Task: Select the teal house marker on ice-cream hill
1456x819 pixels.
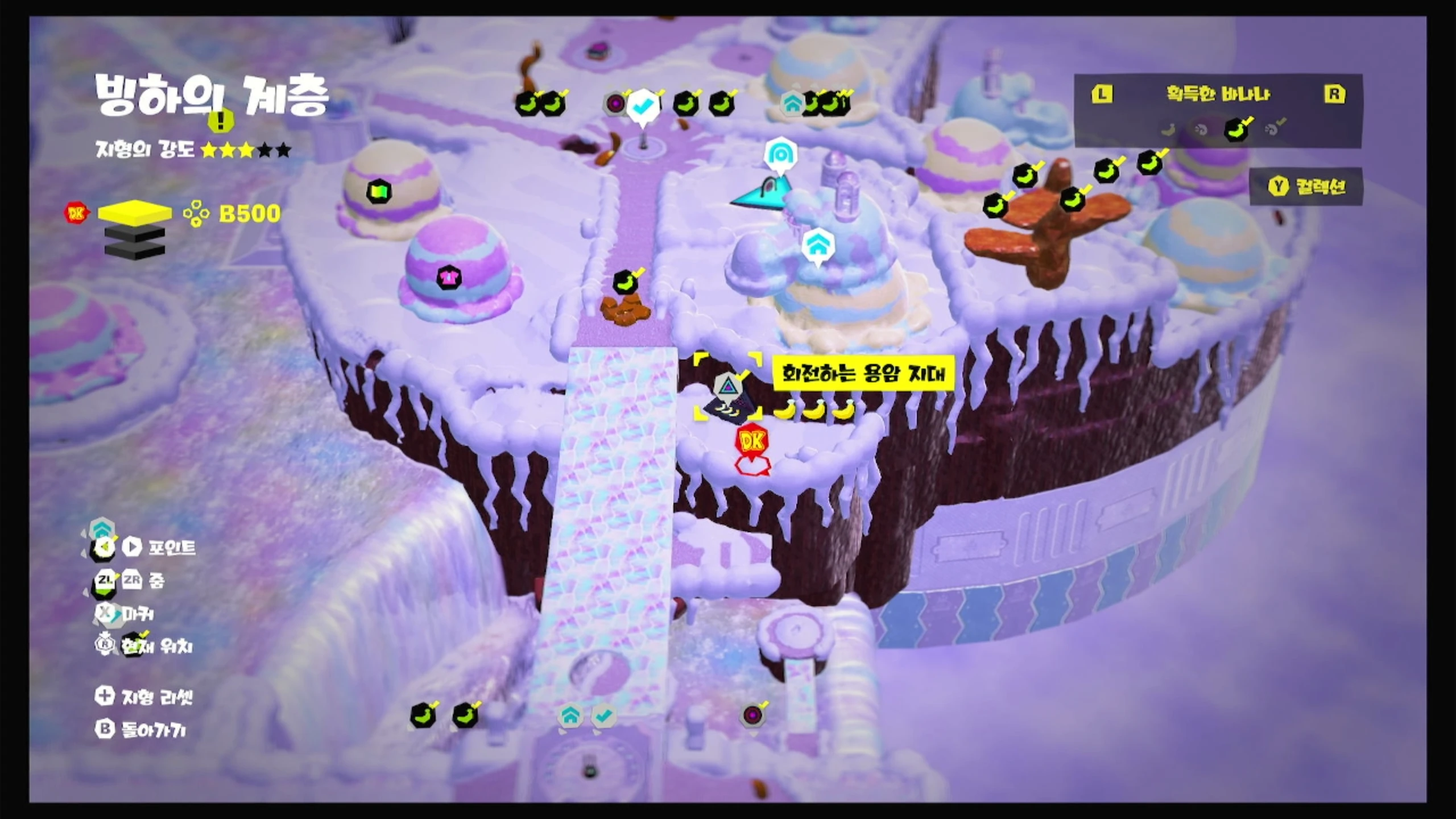Action: 818,246
